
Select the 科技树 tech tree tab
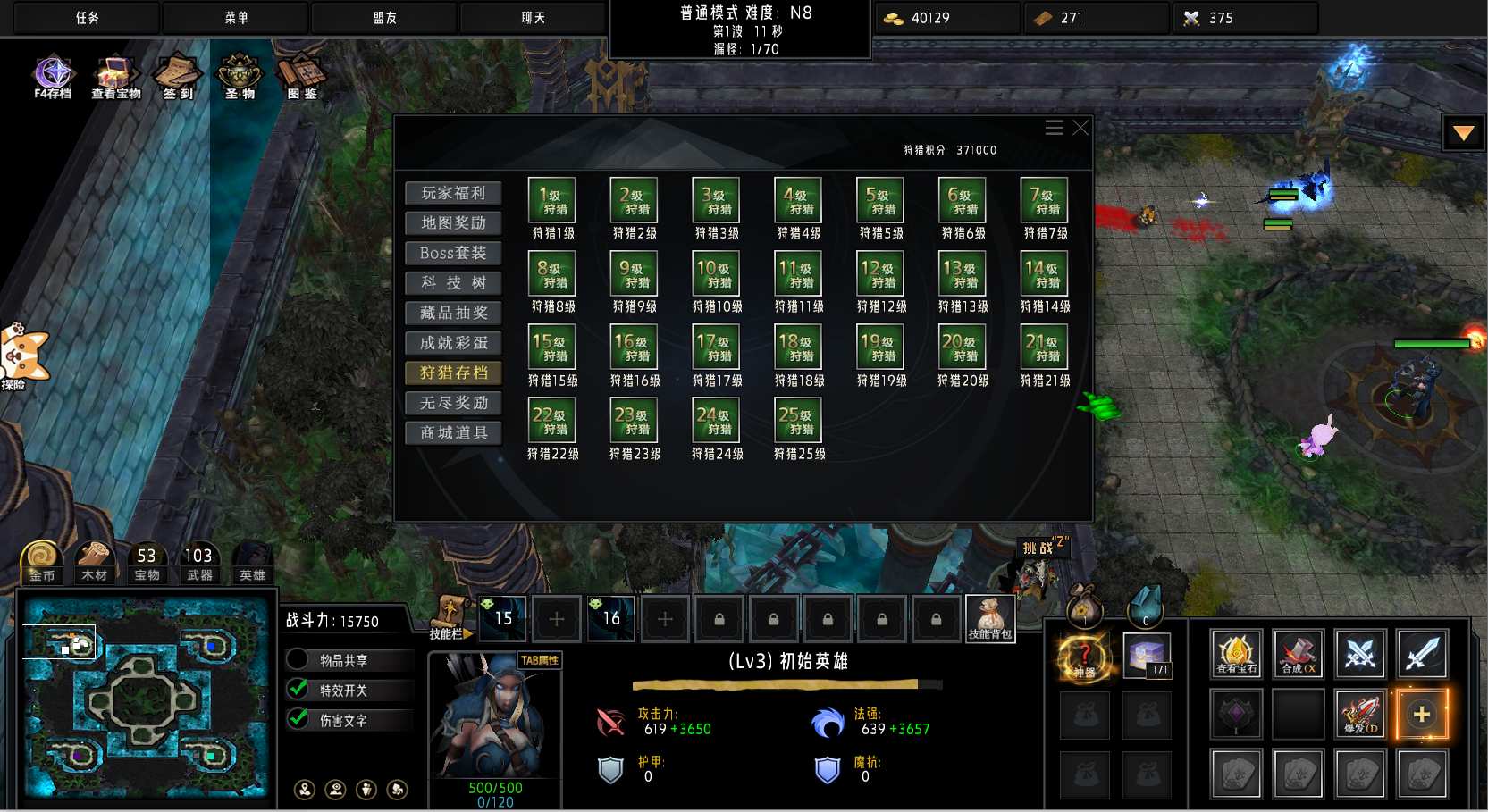(453, 283)
